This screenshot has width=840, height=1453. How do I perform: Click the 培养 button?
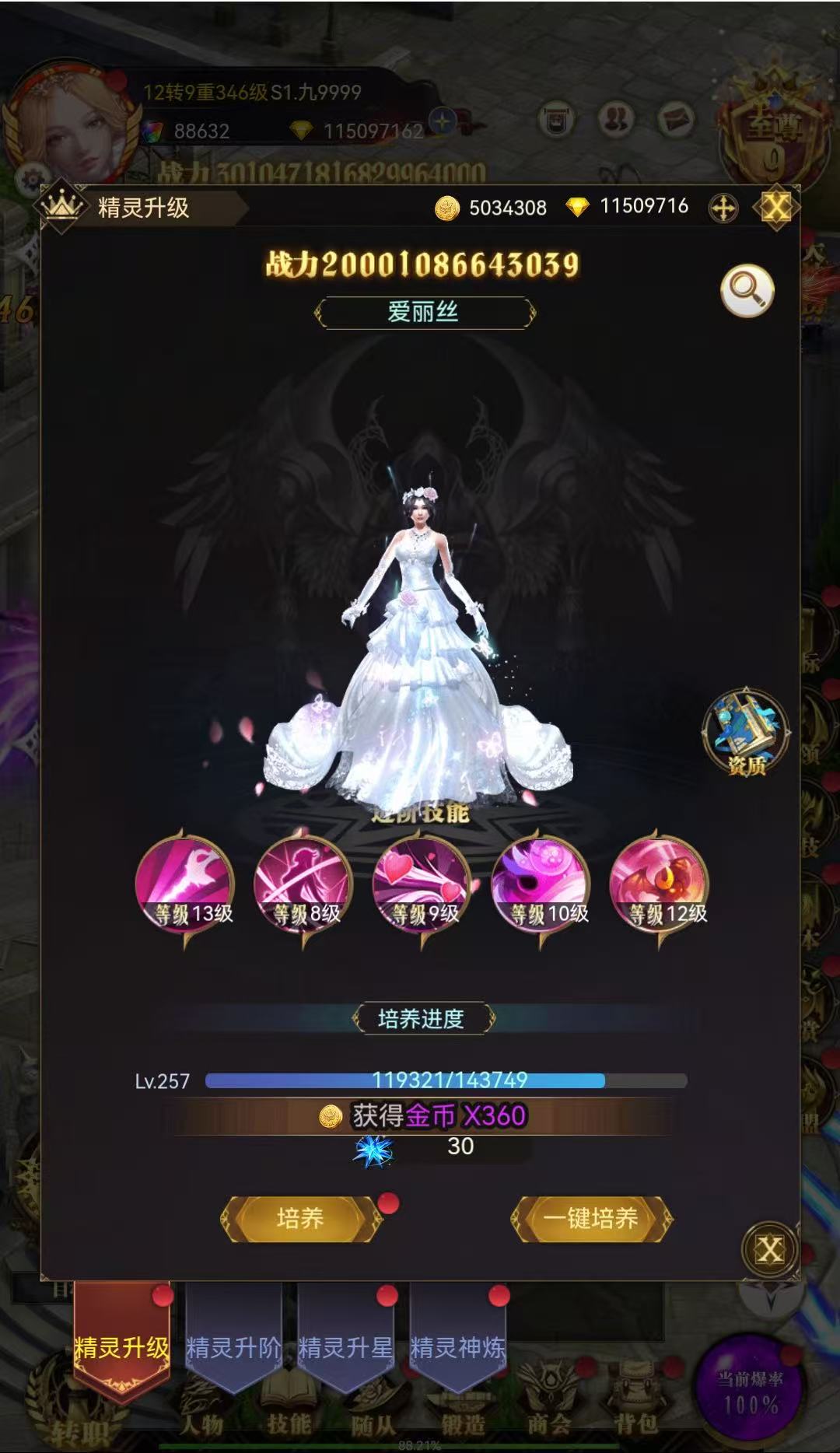click(300, 1218)
